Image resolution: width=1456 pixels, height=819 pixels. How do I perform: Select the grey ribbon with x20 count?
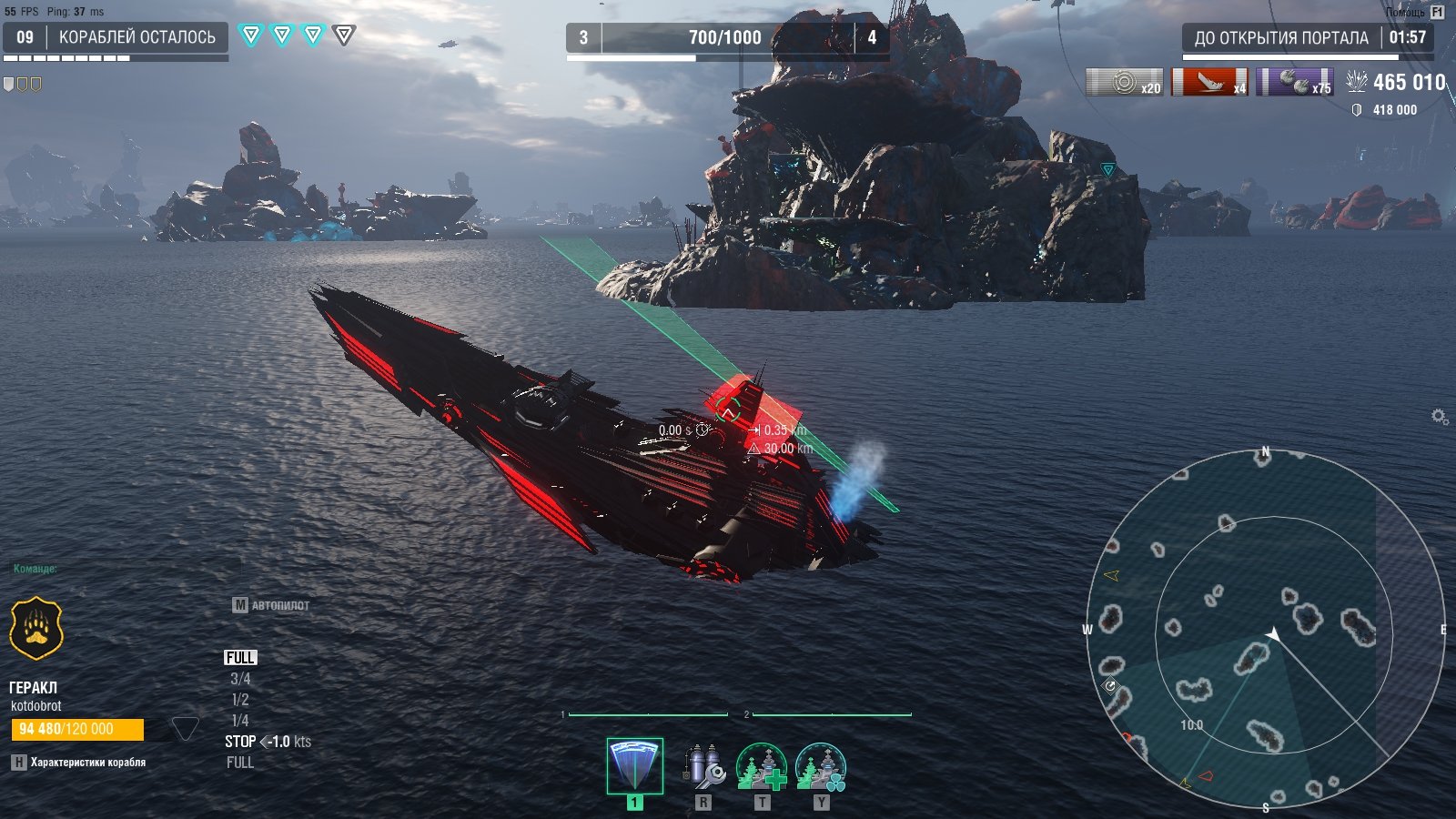(x=1125, y=83)
